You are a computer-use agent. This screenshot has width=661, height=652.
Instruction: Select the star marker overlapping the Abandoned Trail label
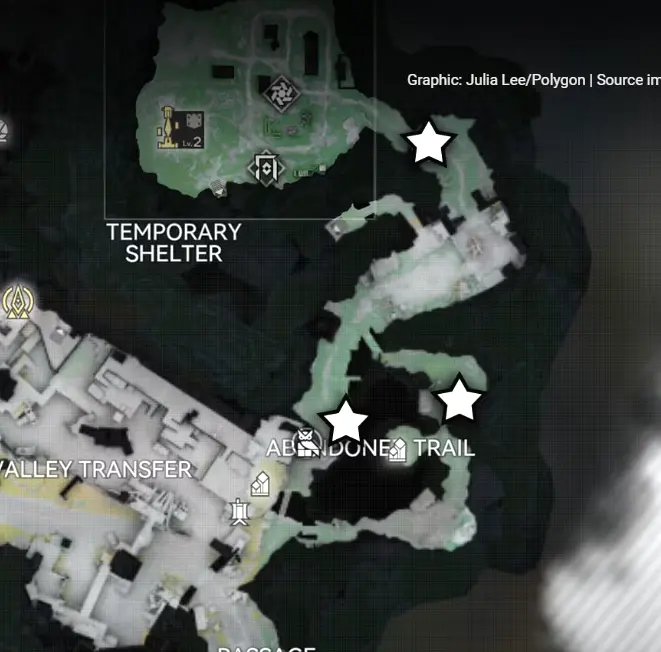click(346, 421)
